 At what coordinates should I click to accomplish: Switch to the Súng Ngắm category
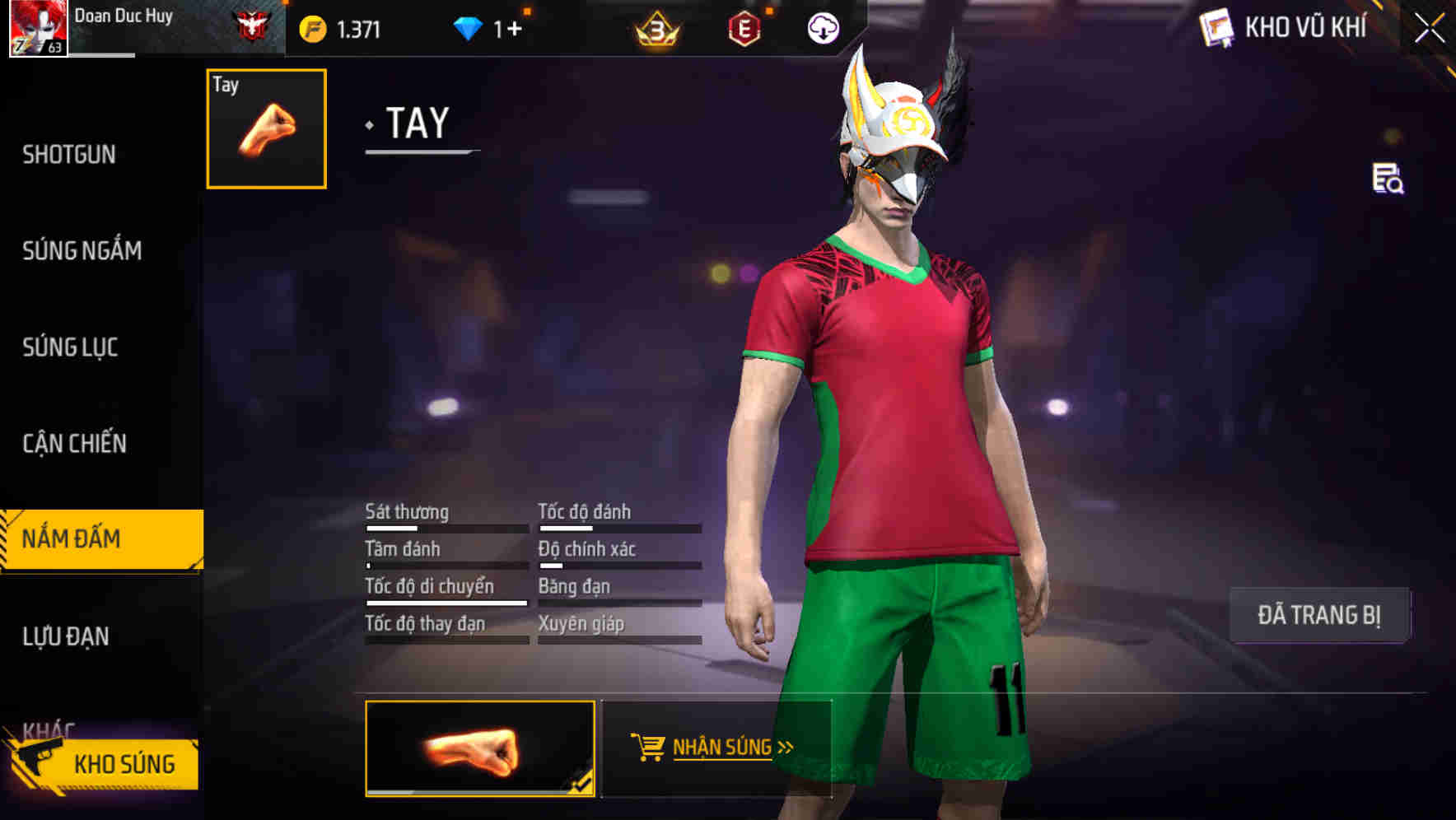point(80,251)
